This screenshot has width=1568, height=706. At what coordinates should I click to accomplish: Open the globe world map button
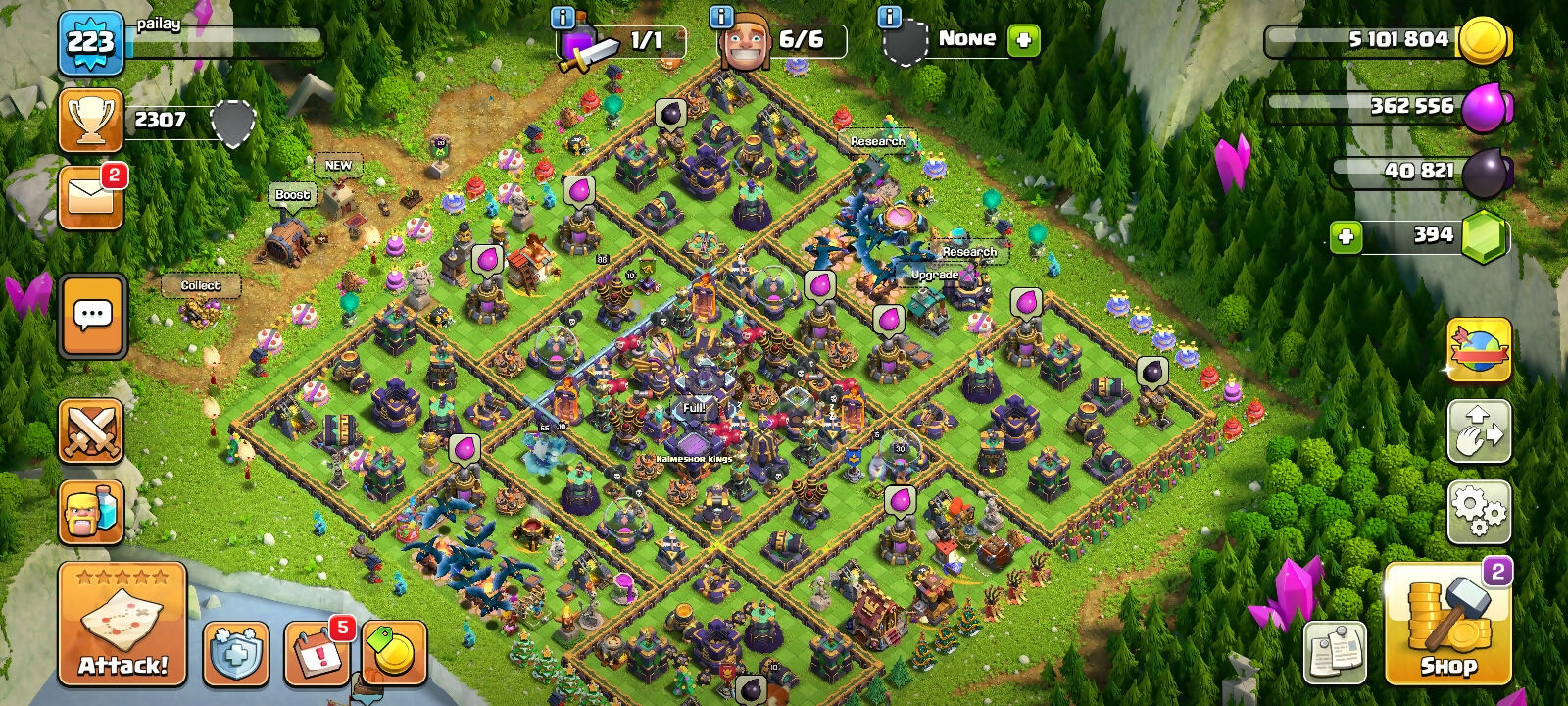click(1478, 350)
